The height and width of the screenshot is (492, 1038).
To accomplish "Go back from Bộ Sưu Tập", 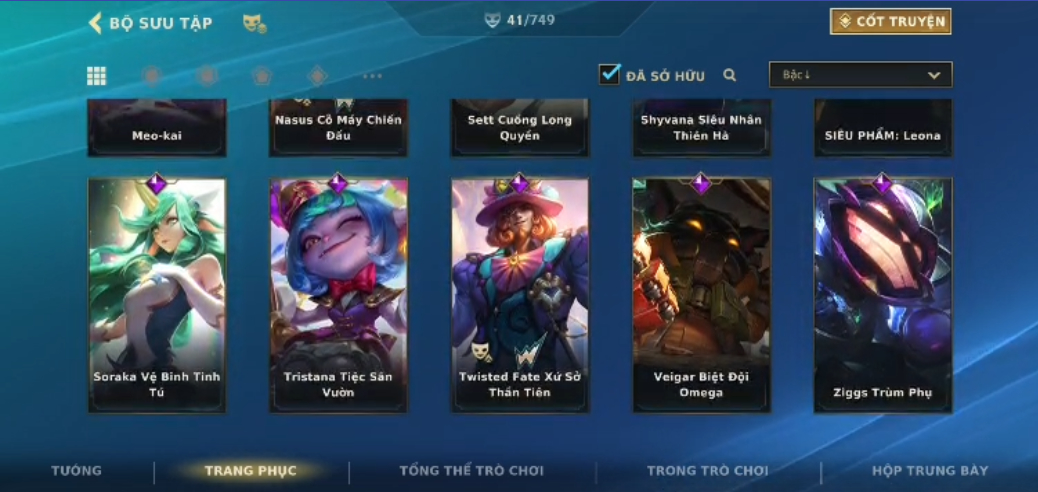I will tap(96, 23).
